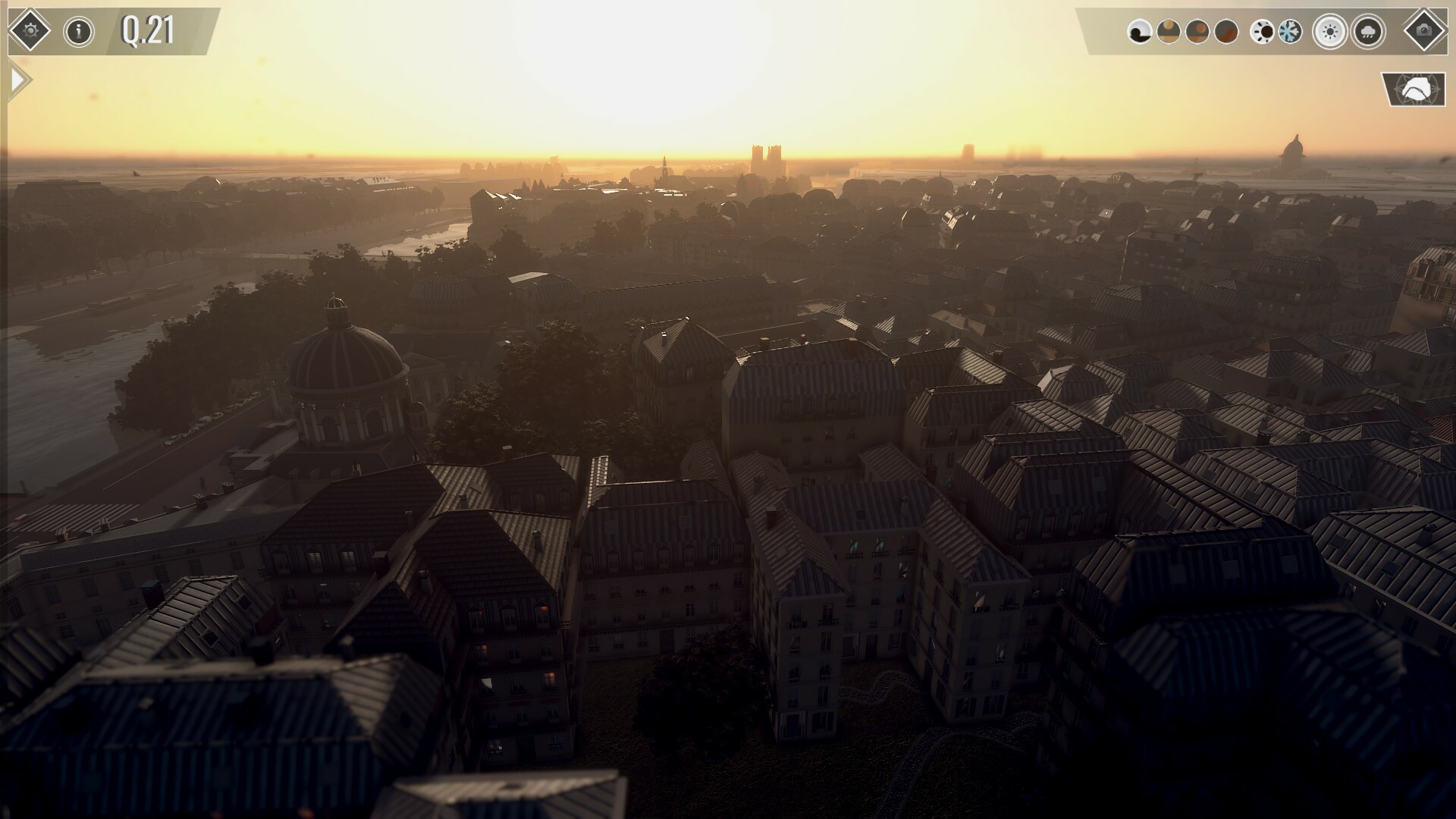Select the midday lighting preset

[x=1197, y=32]
